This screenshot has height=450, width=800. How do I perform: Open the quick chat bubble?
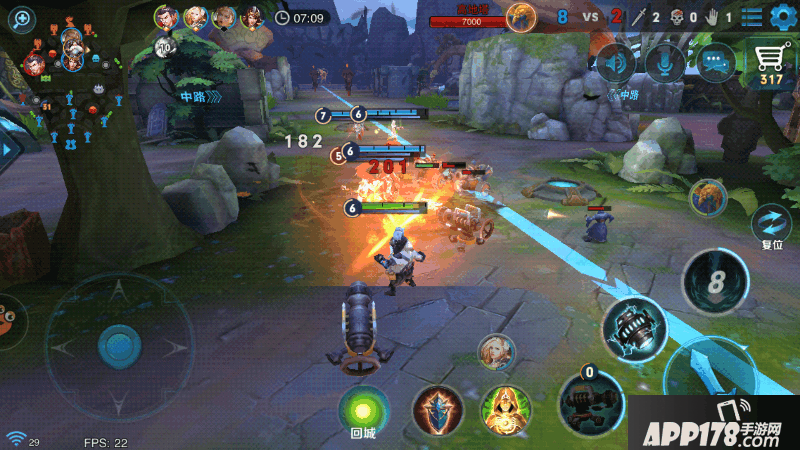tap(716, 63)
